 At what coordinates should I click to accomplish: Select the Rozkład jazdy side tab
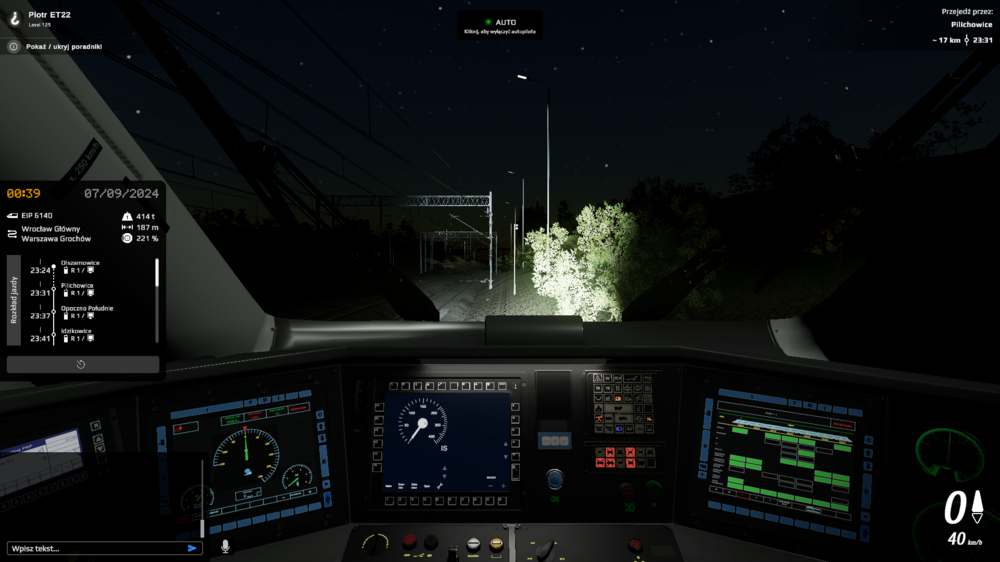[14, 300]
